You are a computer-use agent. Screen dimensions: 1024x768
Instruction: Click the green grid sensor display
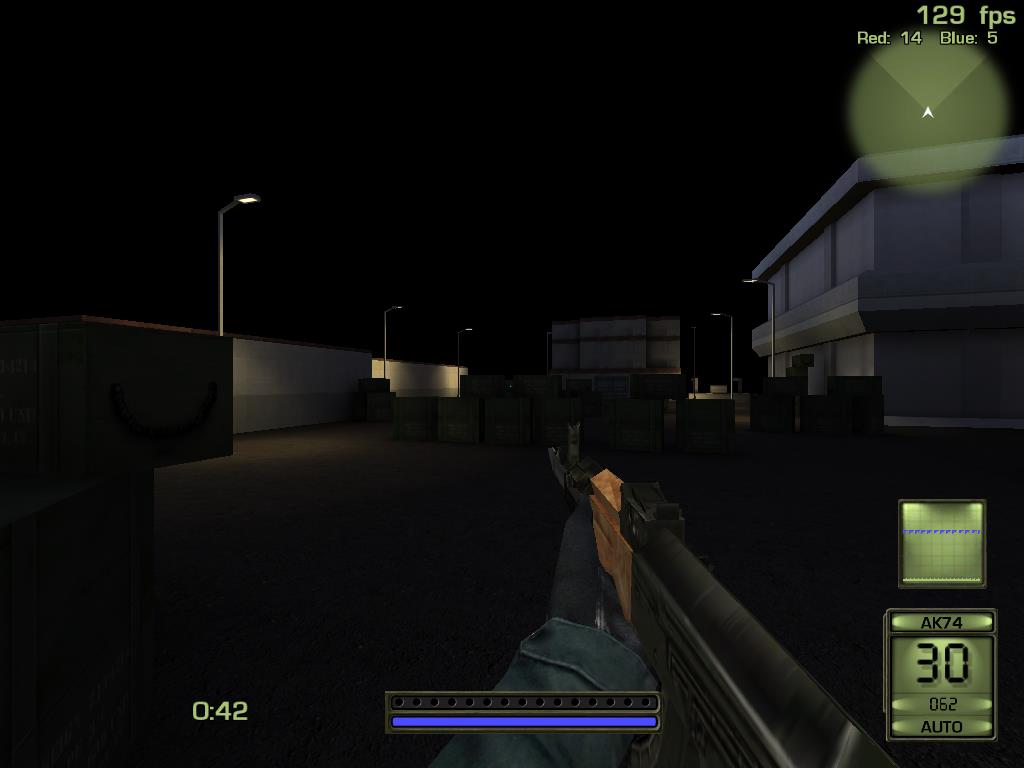point(941,543)
